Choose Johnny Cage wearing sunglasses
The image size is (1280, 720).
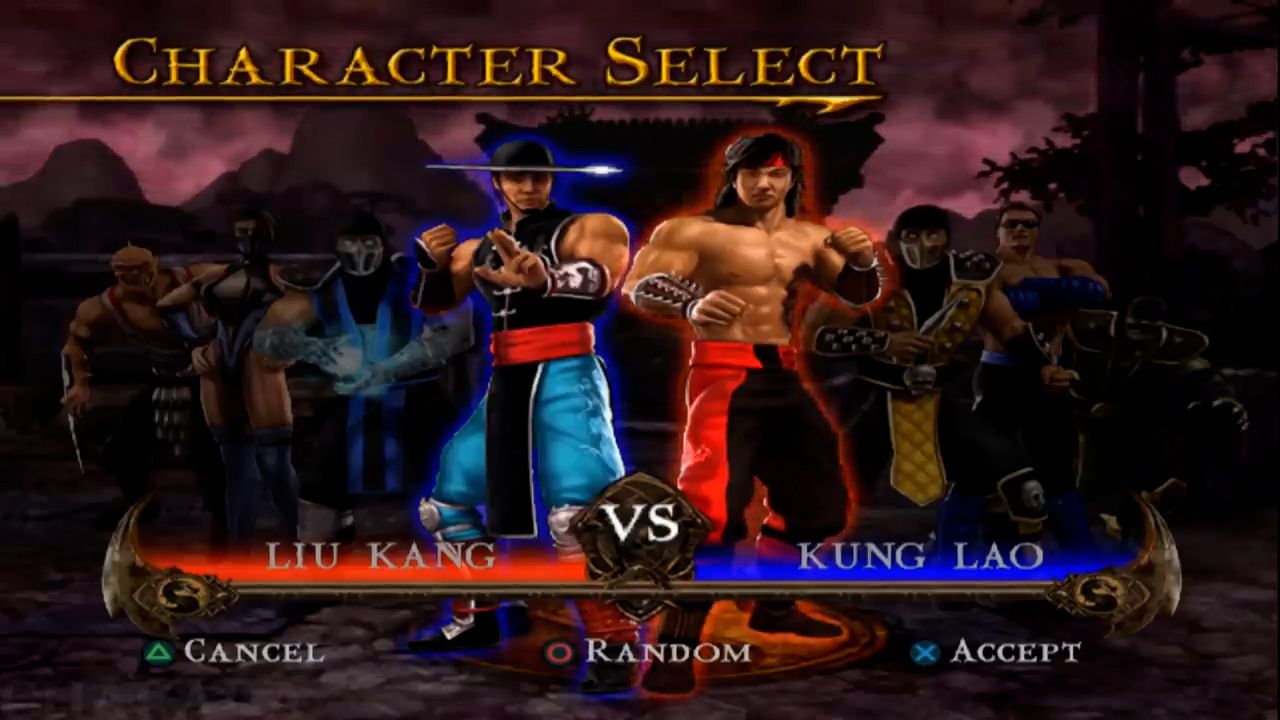pyautogui.click(x=1030, y=300)
